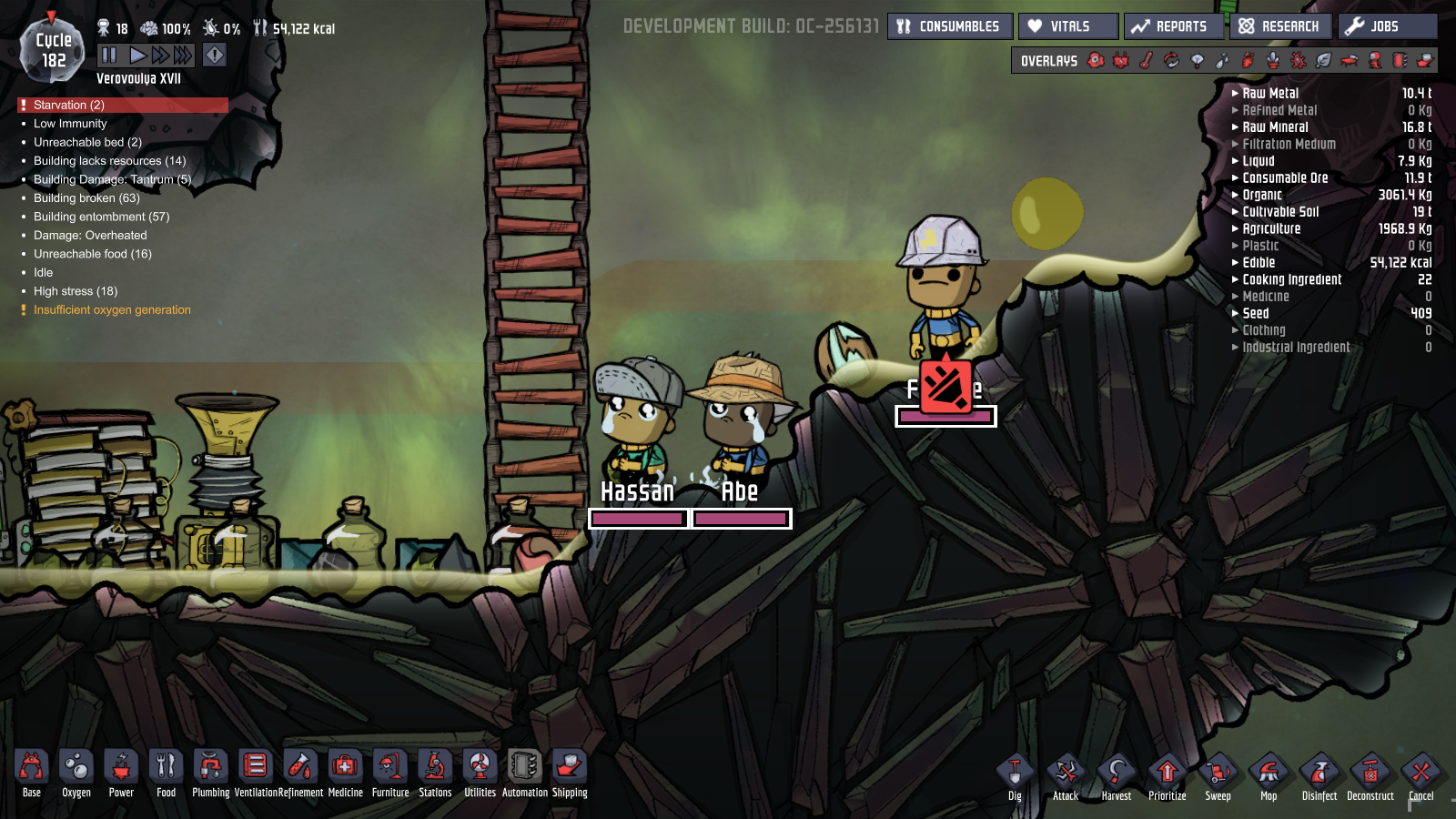1456x819 pixels.
Task: Select the Insufficient oxygen generation warning
Action: [x=112, y=310]
